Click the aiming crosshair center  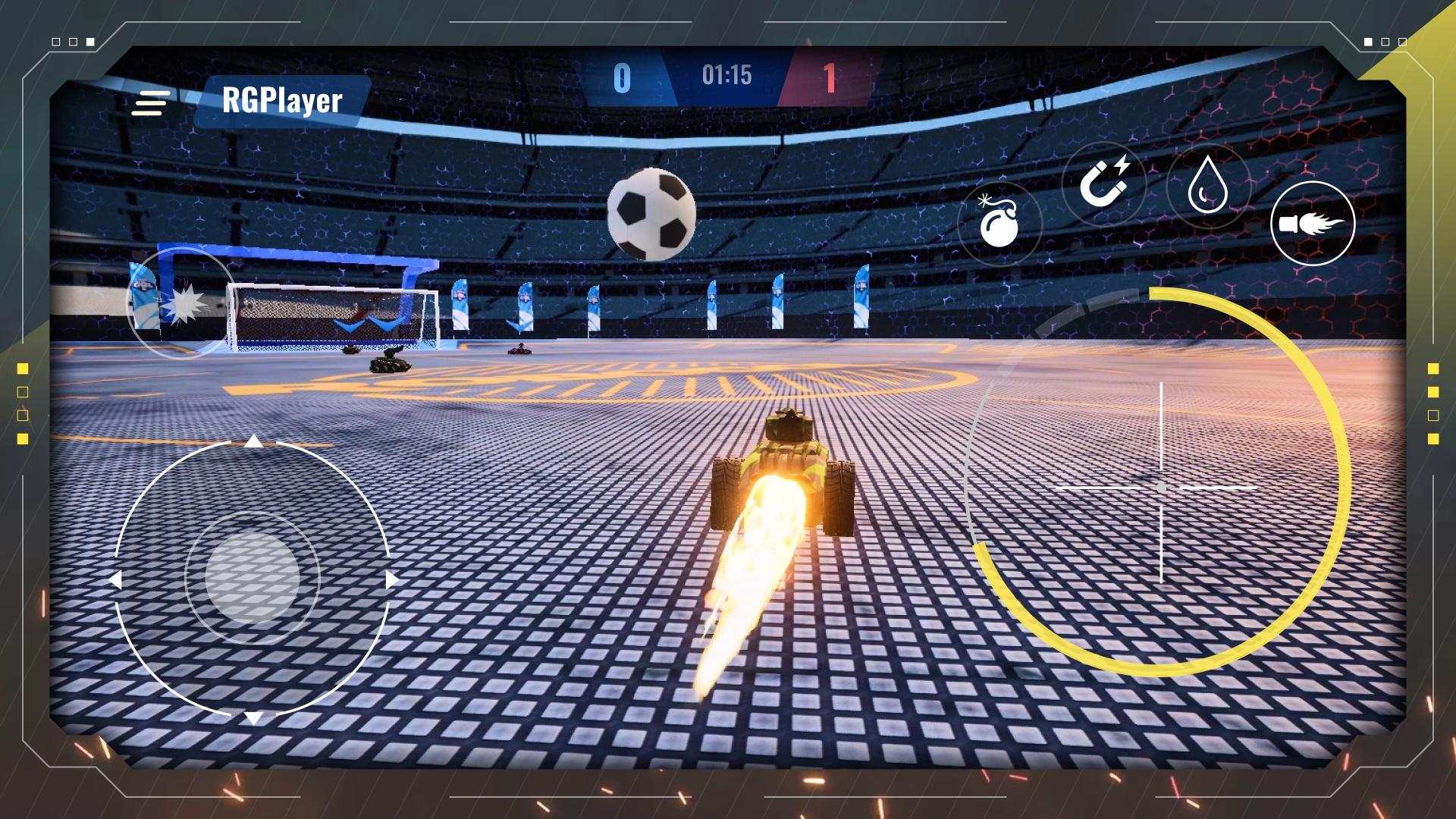pos(1161,488)
